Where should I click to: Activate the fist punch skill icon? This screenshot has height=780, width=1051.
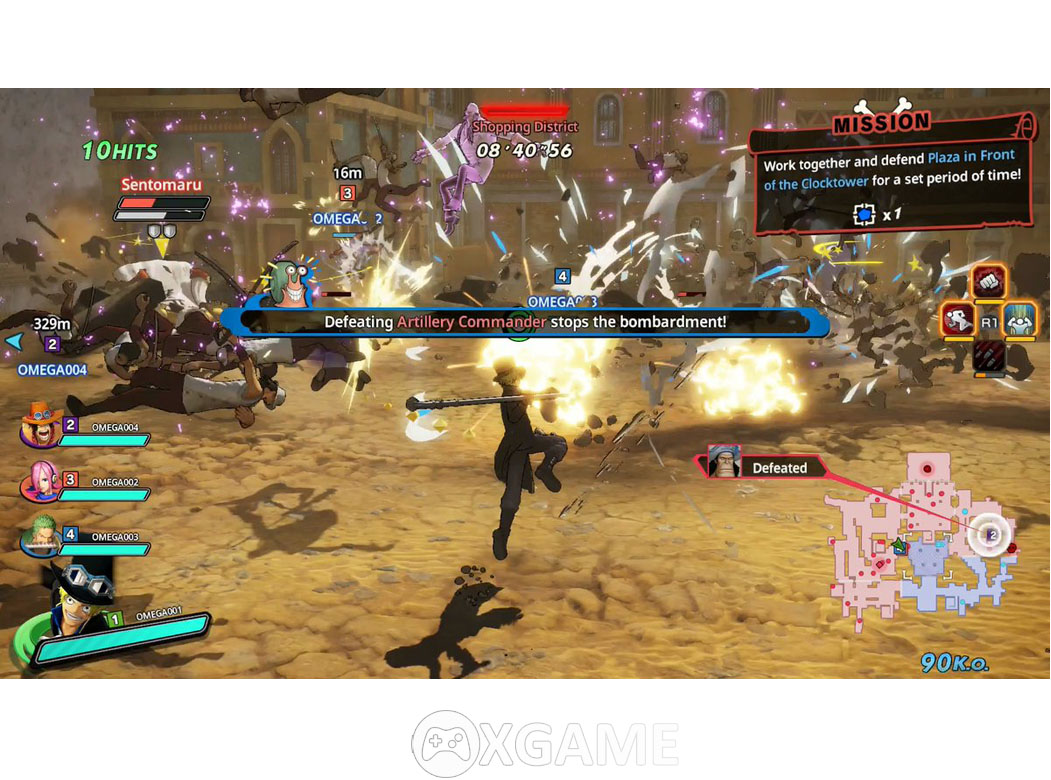[989, 282]
